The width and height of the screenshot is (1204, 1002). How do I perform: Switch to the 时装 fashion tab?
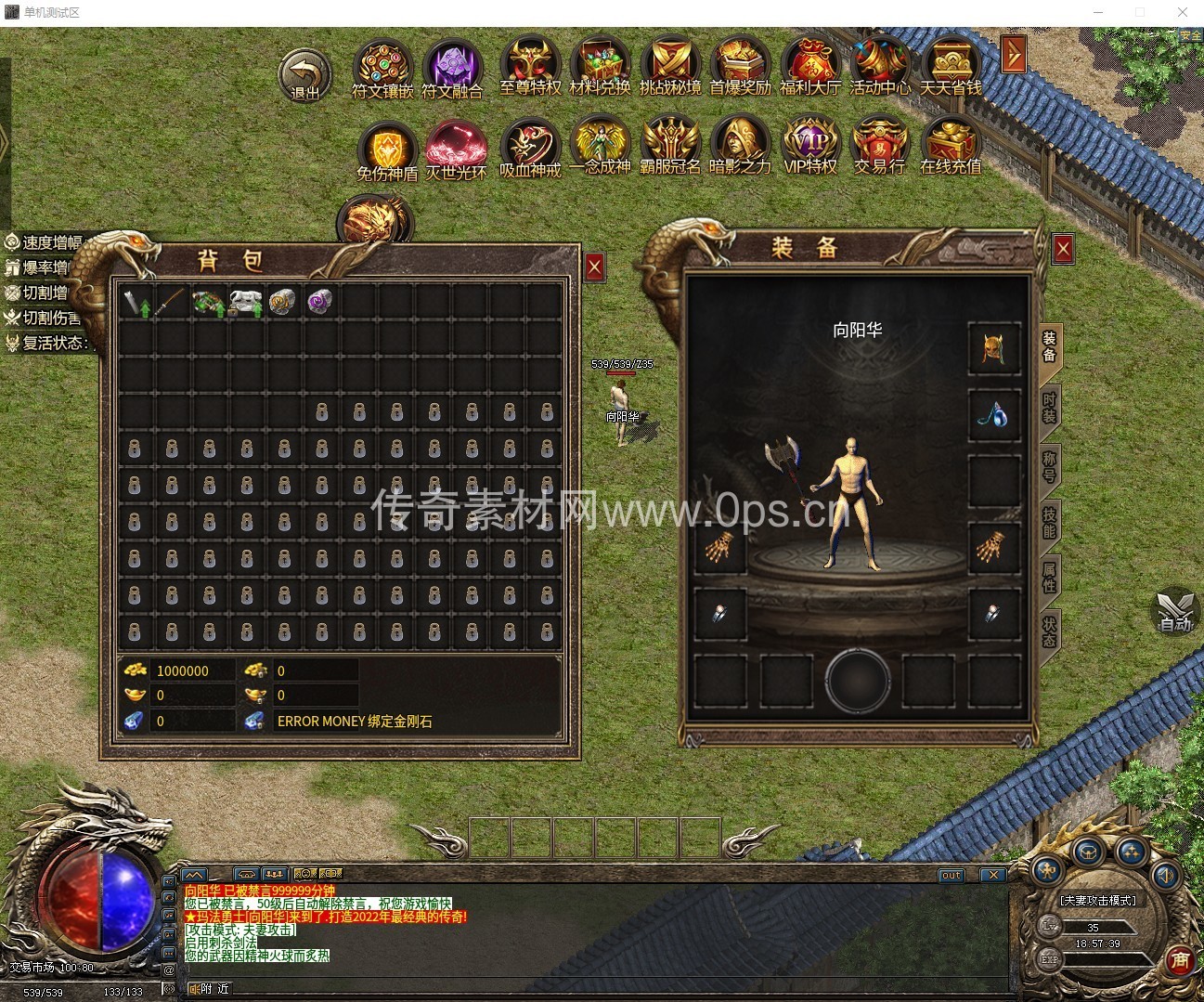[x=1049, y=407]
